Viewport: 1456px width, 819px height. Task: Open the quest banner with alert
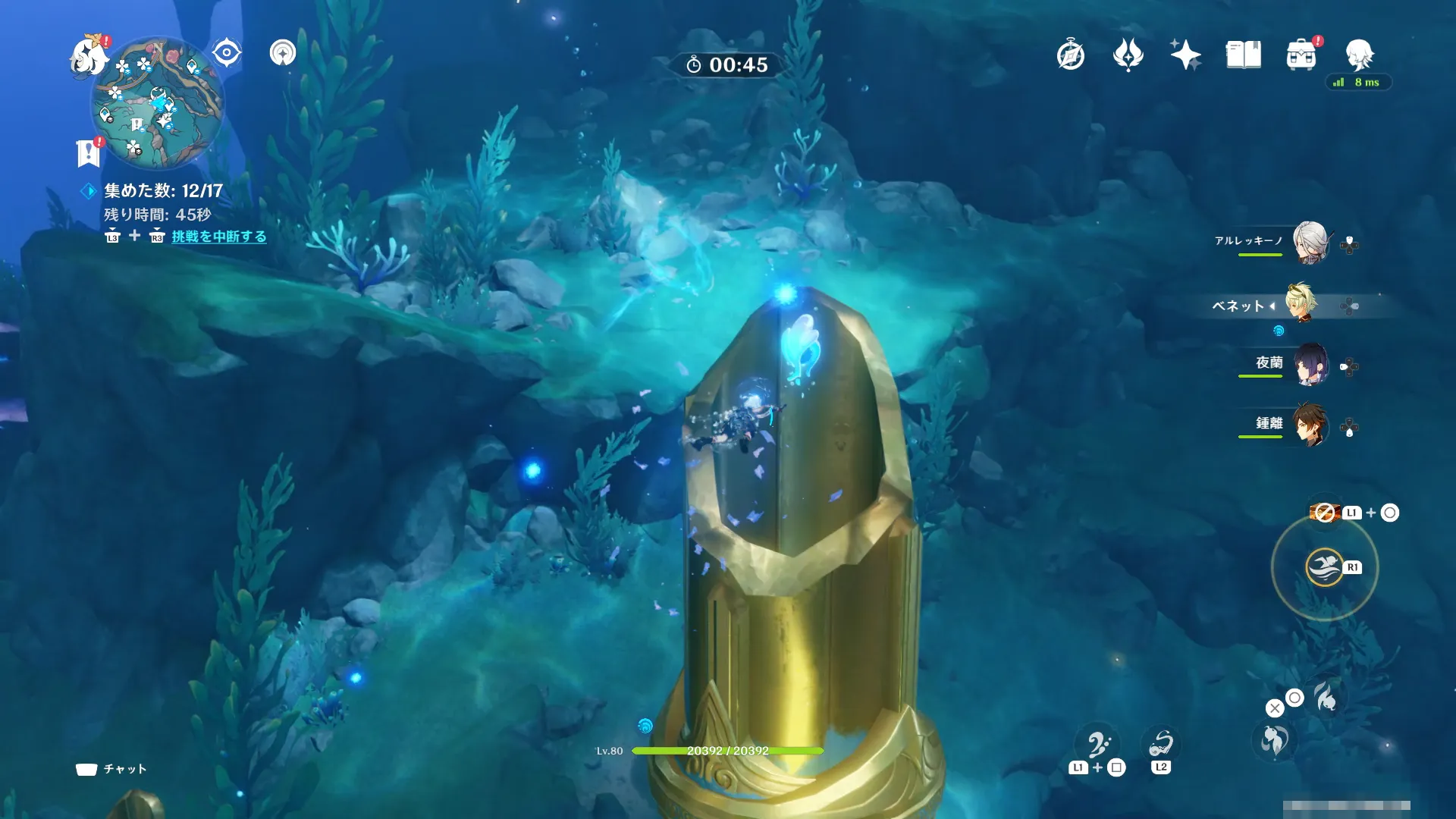click(89, 152)
